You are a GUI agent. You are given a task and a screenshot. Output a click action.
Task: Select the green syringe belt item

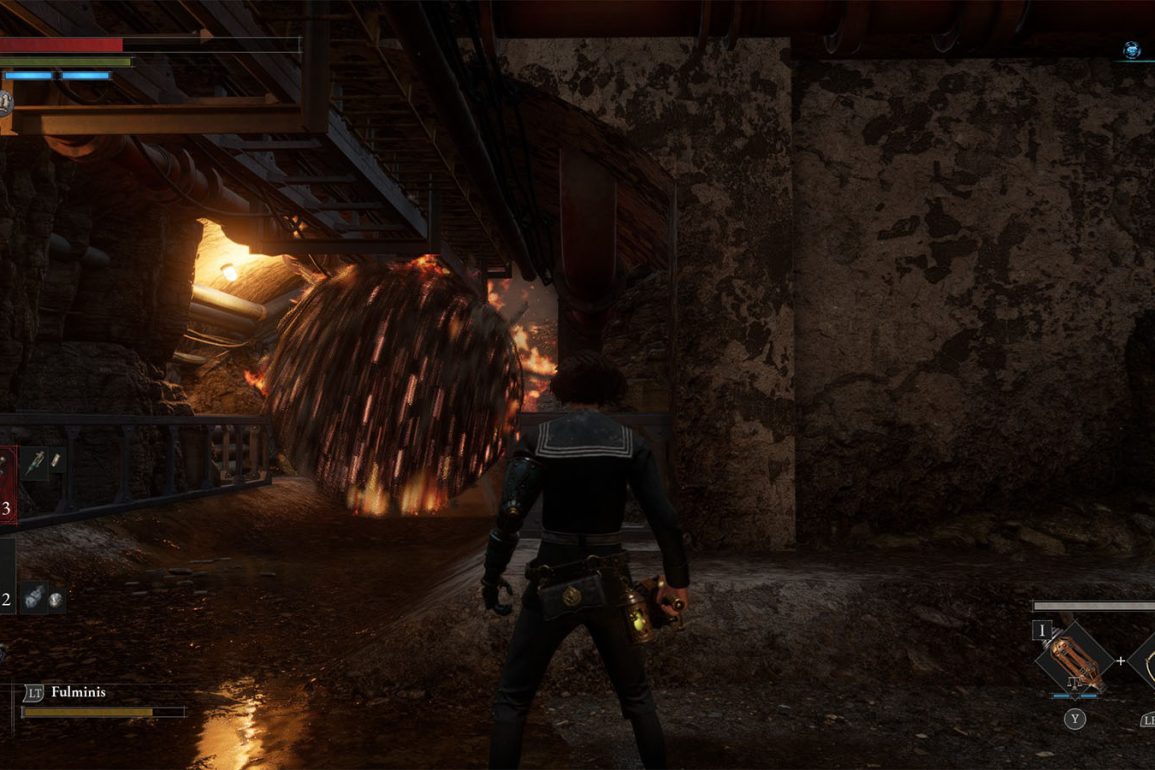pos(37,462)
